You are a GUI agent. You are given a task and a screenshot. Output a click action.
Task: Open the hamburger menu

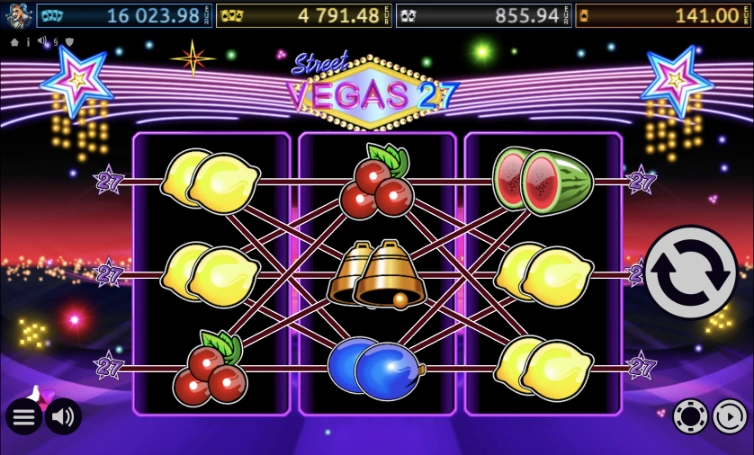(x=24, y=416)
